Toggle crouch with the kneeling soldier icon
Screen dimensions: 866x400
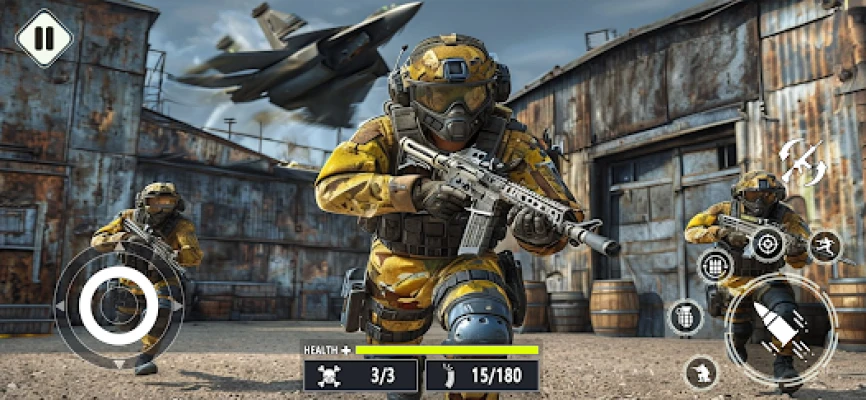[702, 373]
